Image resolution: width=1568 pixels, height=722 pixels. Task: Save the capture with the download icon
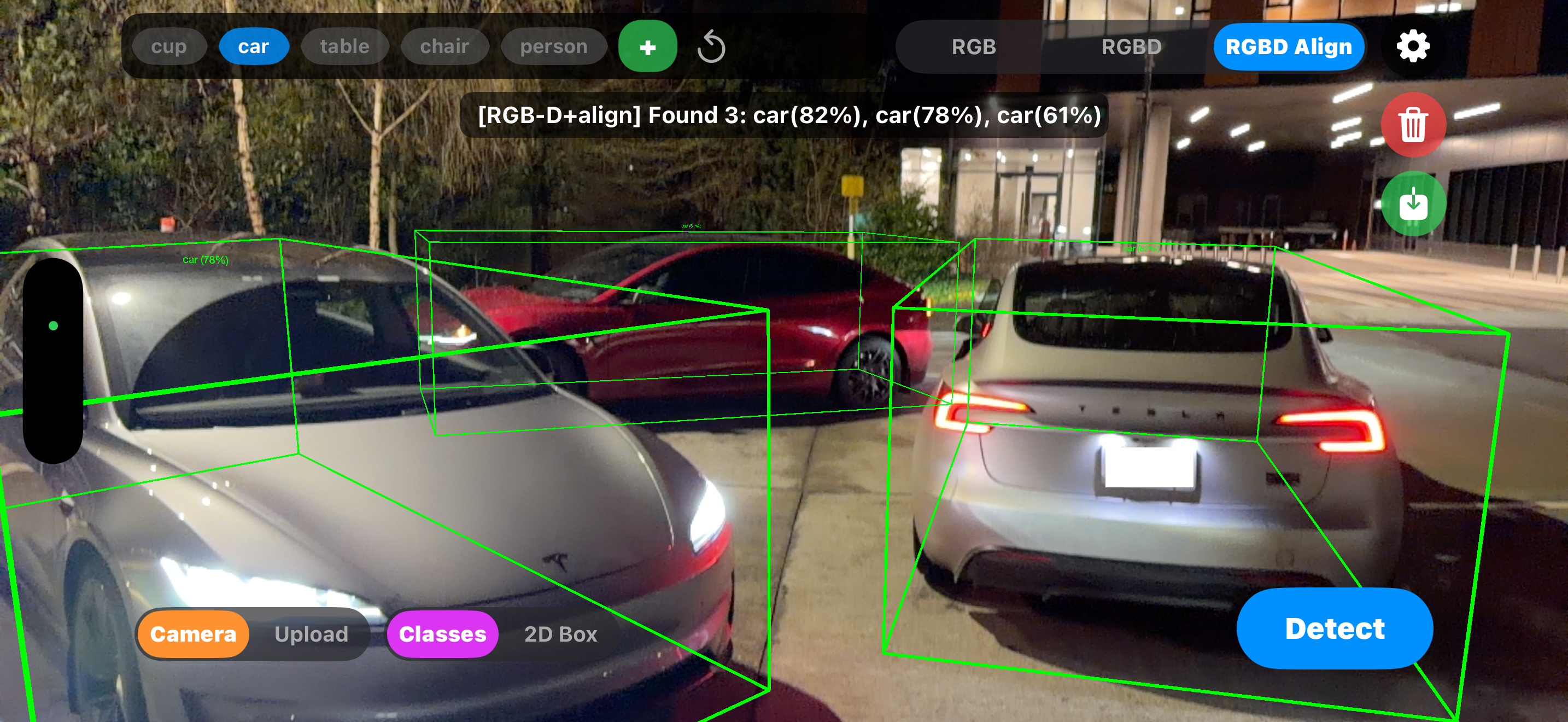[x=1413, y=204]
